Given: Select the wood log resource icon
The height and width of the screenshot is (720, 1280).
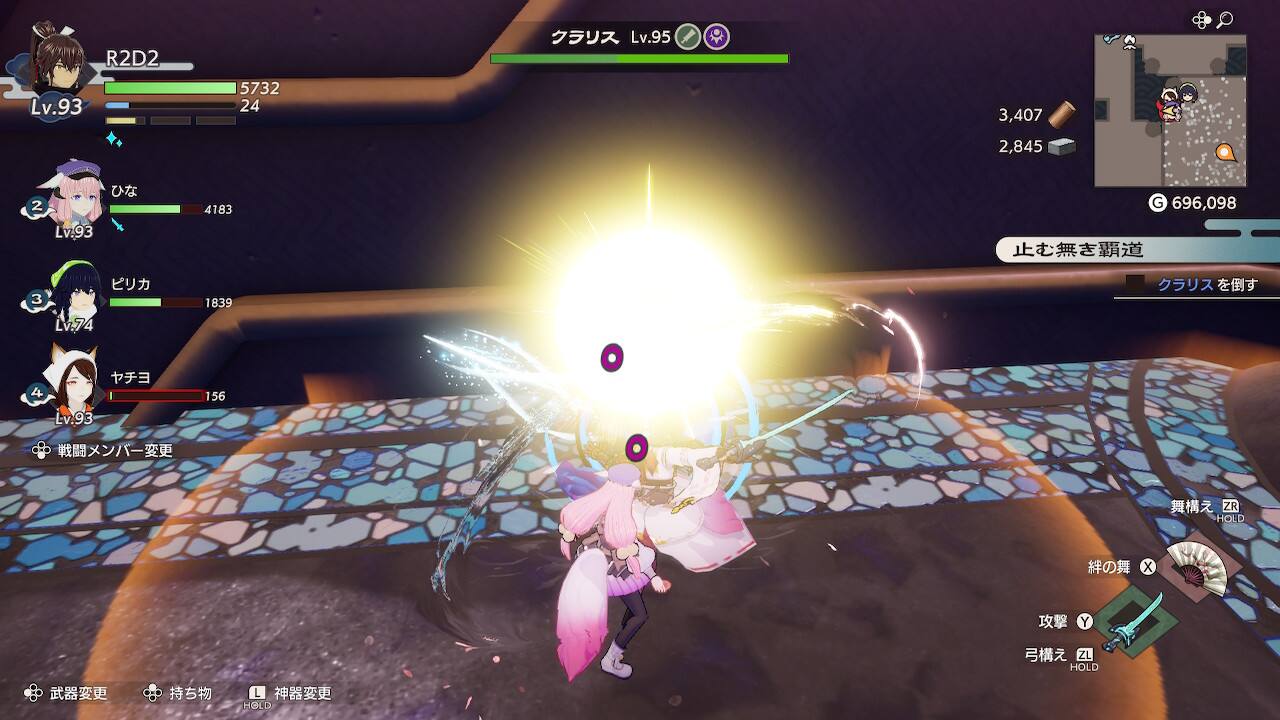Looking at the screenshot, I should coord(1062,114).
